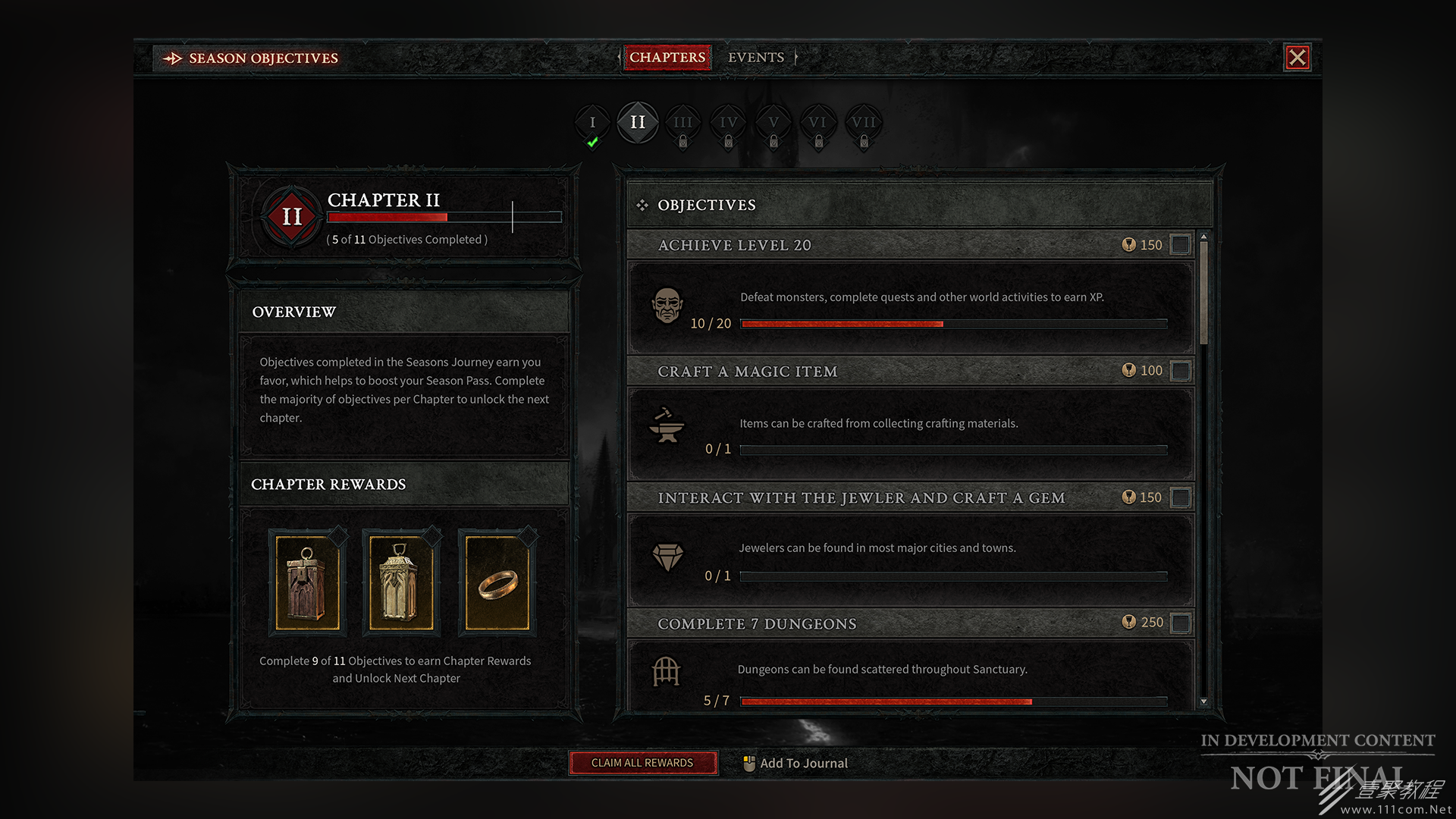Mark the Complete 7 Dungeons checkbox
This screenshot has height=819, width=1456.
tap(1180, 623)
